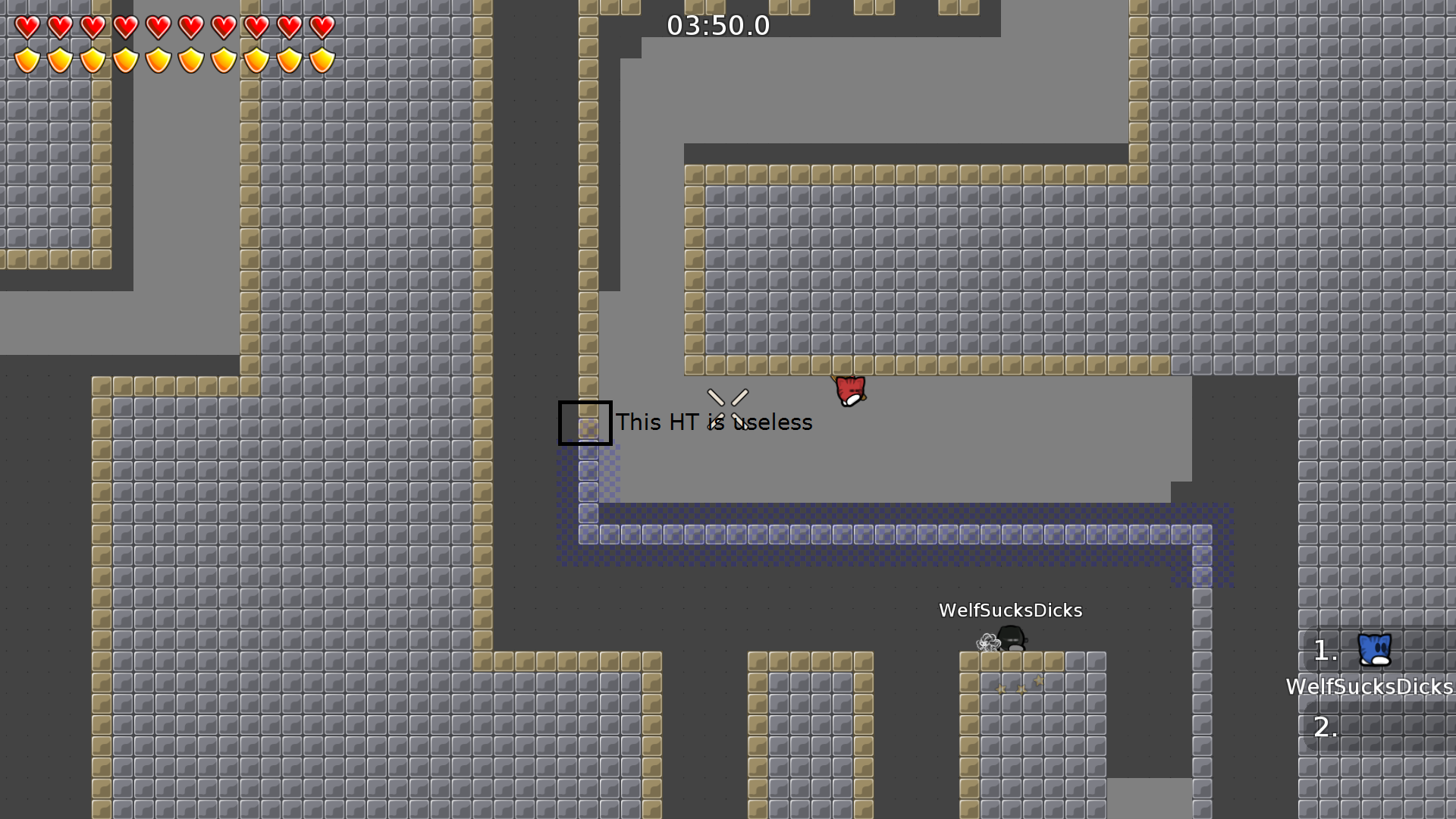Click the chat message This HT is useless
Screen dimensions: 1456x819
coord(714,422)
